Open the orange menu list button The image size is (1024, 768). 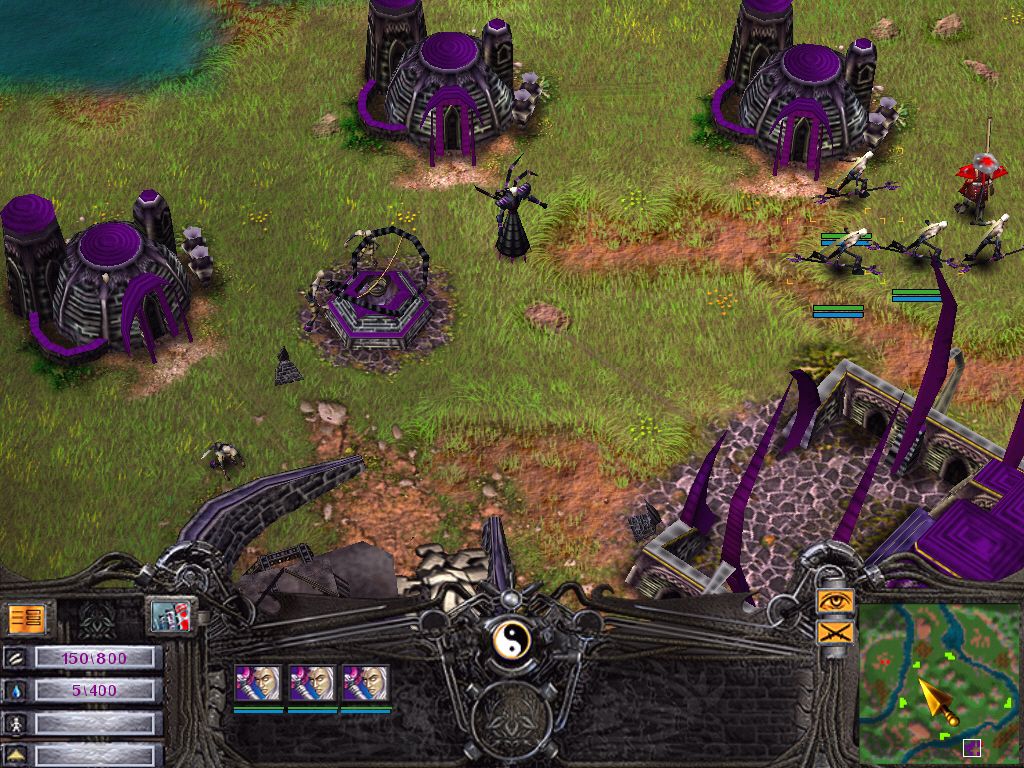tap(27, 618)
